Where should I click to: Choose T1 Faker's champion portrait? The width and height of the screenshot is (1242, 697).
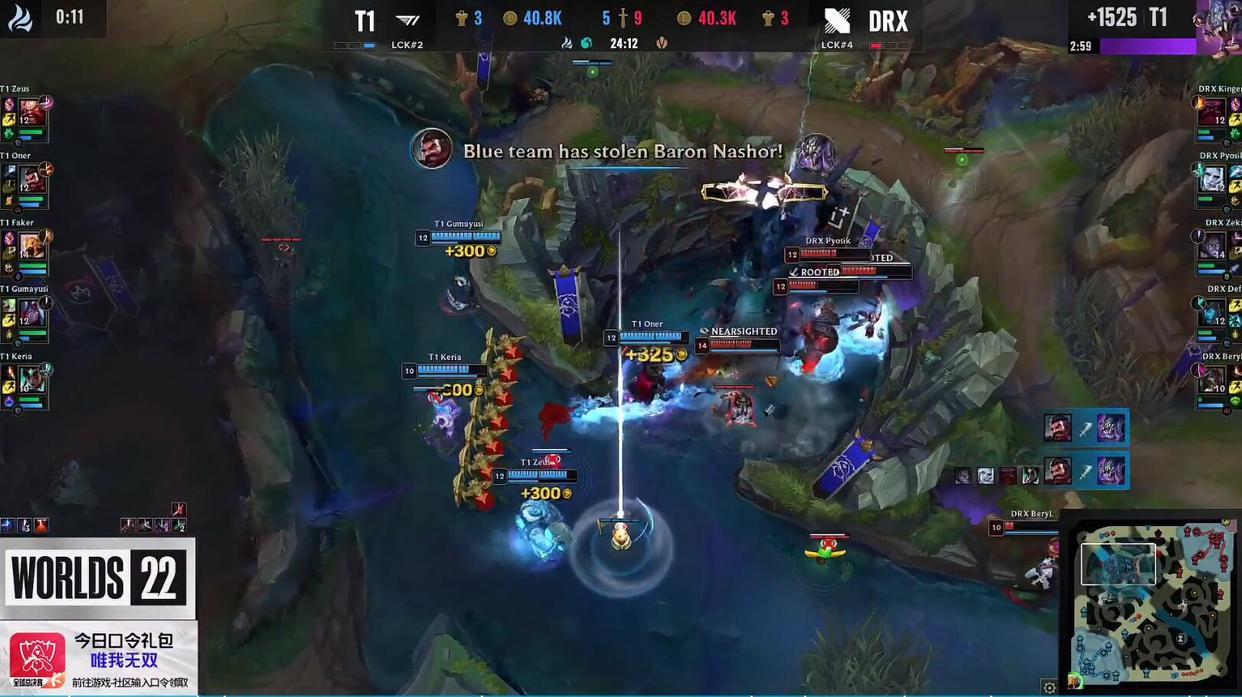click(x=32, y=246)
